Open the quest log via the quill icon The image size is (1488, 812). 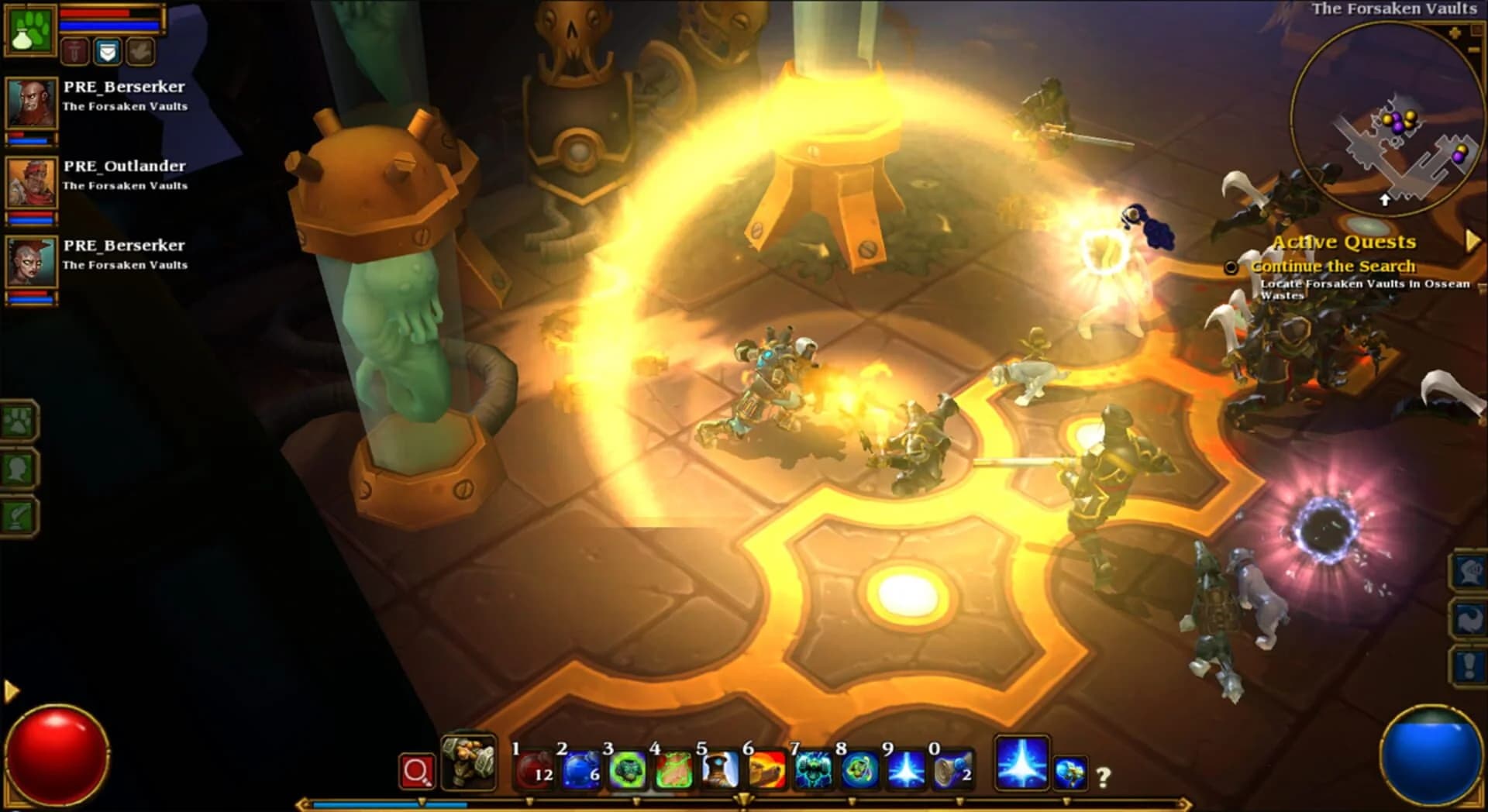pyautogui.click(x=17, y=516)
